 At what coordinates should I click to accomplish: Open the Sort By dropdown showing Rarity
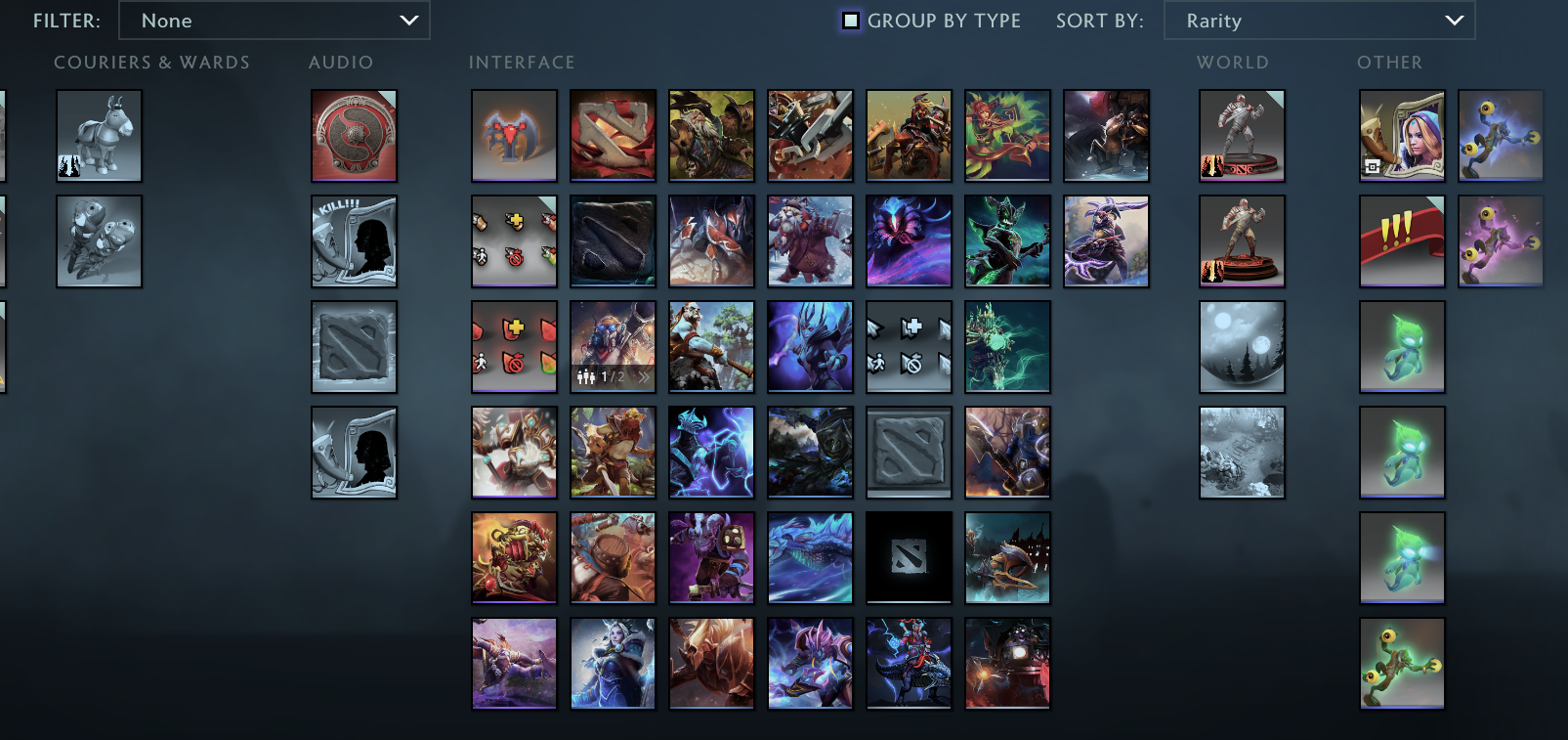1318,20
